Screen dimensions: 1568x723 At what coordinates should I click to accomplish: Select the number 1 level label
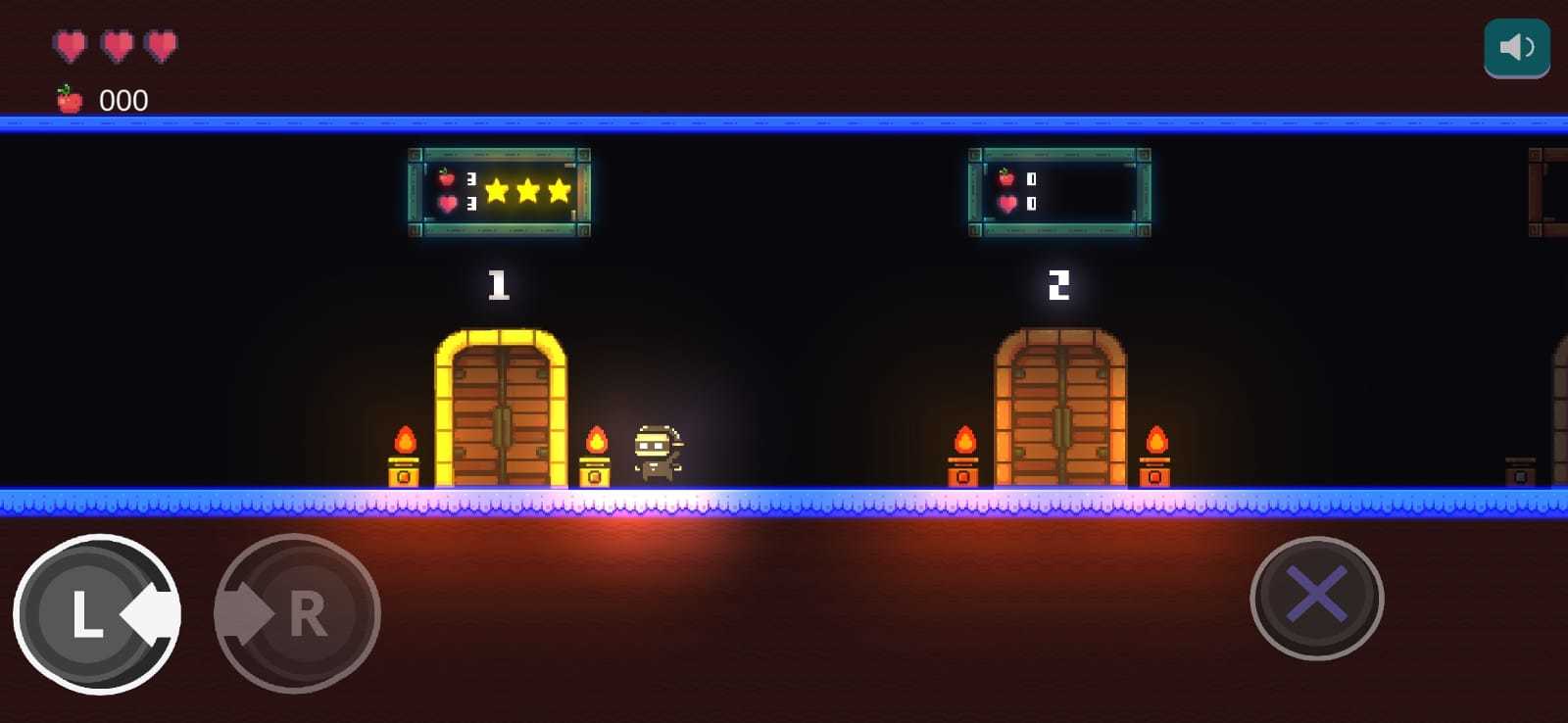click(499, 284)
